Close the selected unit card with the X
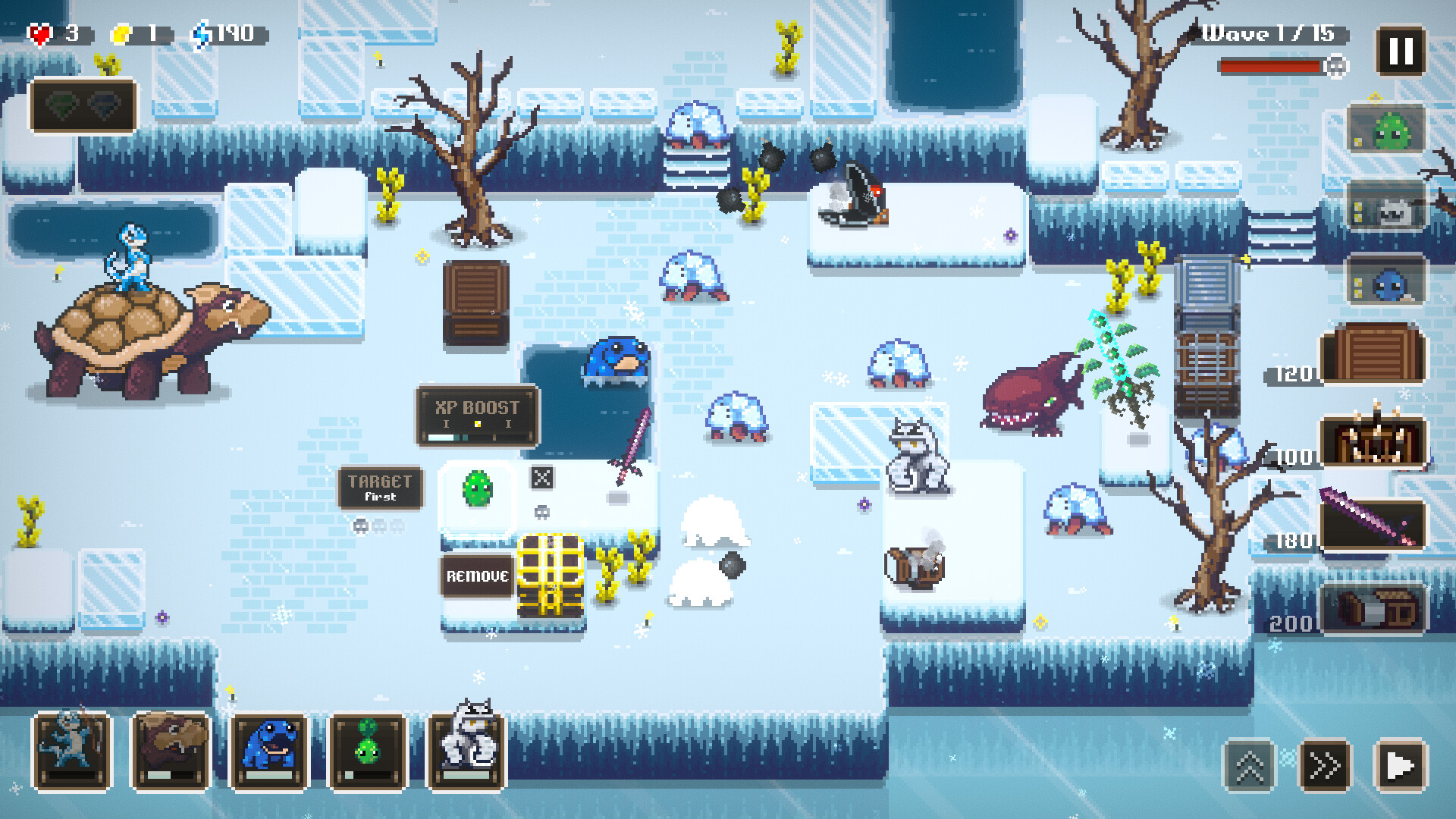Screen dimensions: 1456x819 point(541,478)
